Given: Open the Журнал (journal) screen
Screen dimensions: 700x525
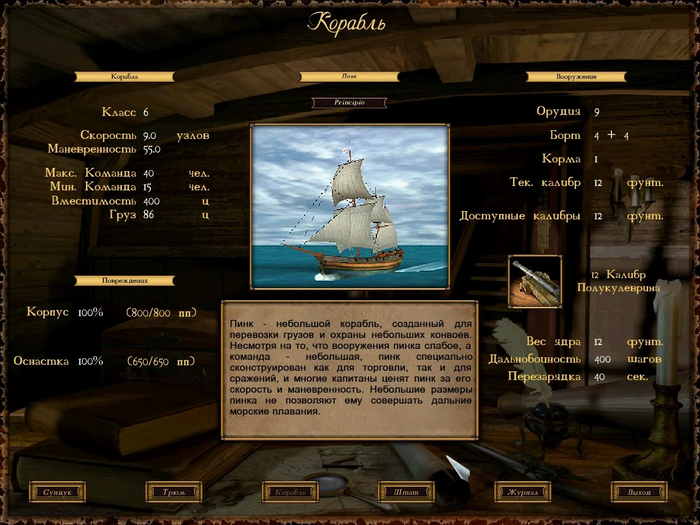Looking at the screenshot, I should point(523,492).
